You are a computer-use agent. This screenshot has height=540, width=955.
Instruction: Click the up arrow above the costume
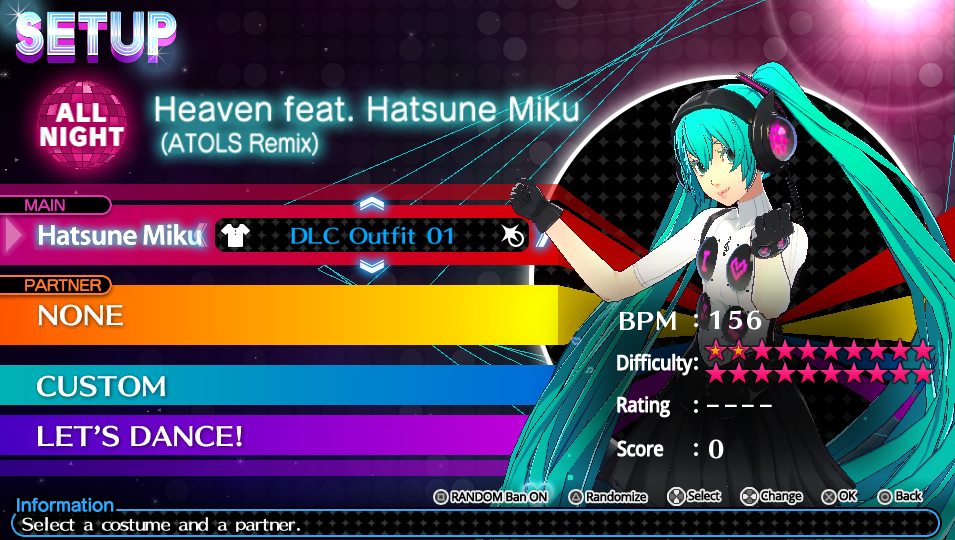pyautogui.click(x=372, y=204)
